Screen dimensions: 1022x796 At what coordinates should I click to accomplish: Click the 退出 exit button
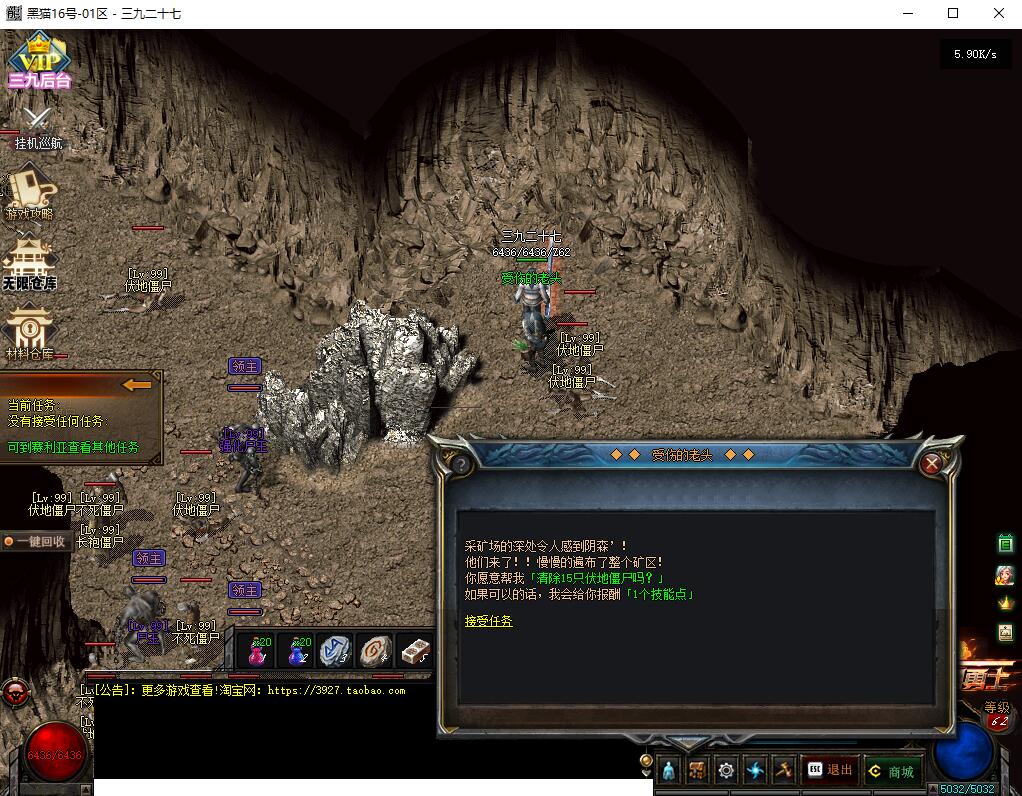[829, 770]
